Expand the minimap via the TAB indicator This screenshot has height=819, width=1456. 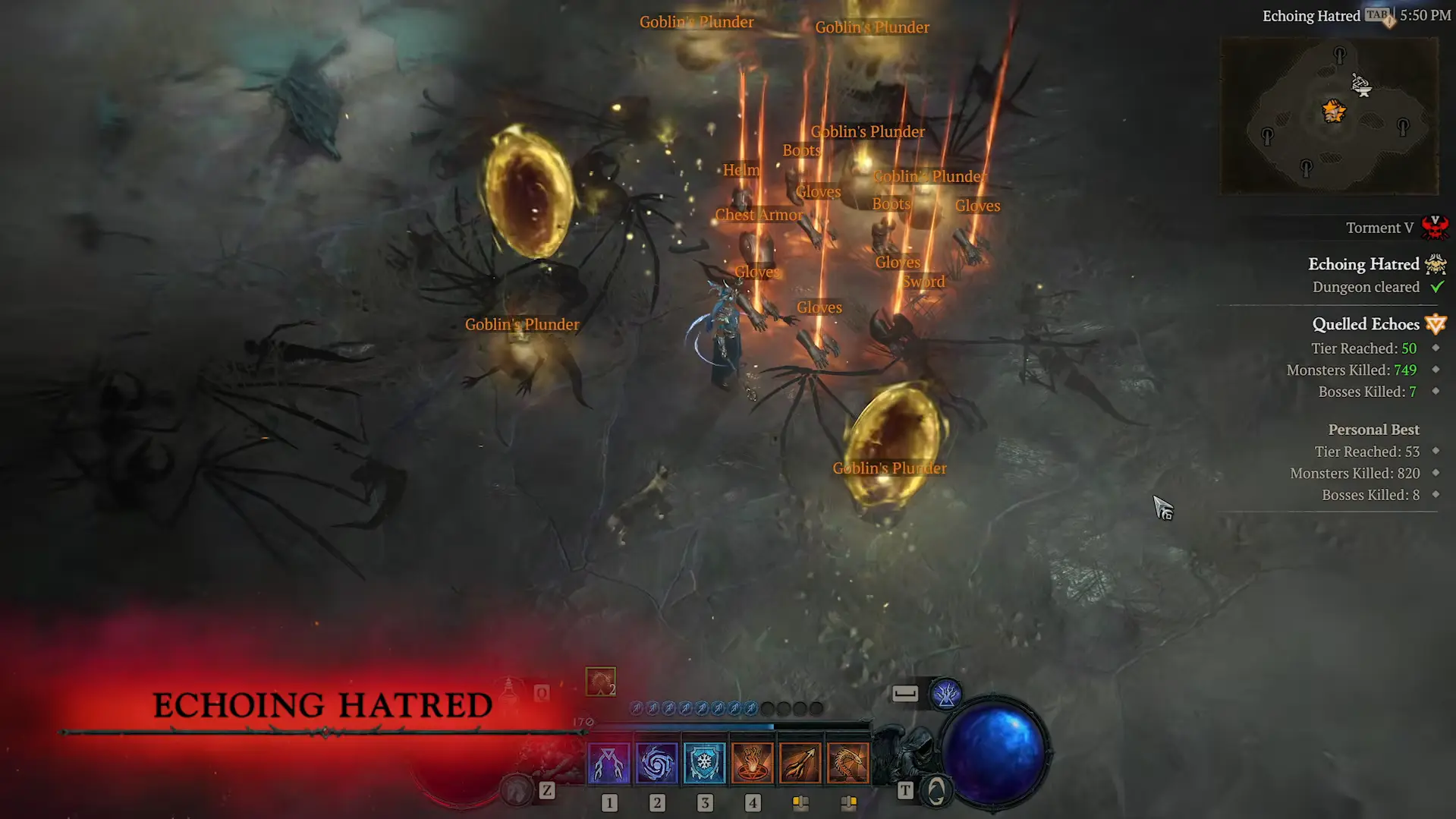(1379, 14)
